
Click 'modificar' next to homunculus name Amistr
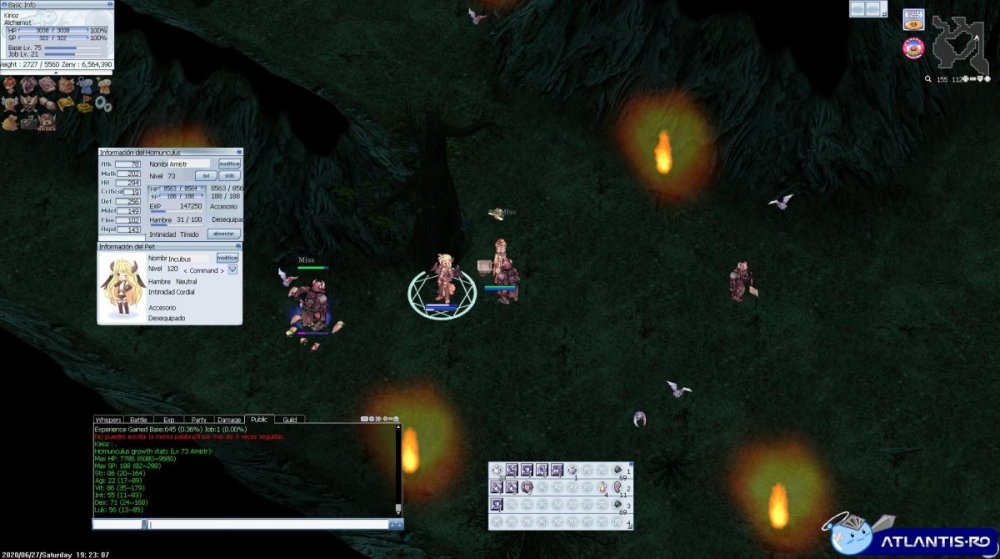click(x=229, y=163)
